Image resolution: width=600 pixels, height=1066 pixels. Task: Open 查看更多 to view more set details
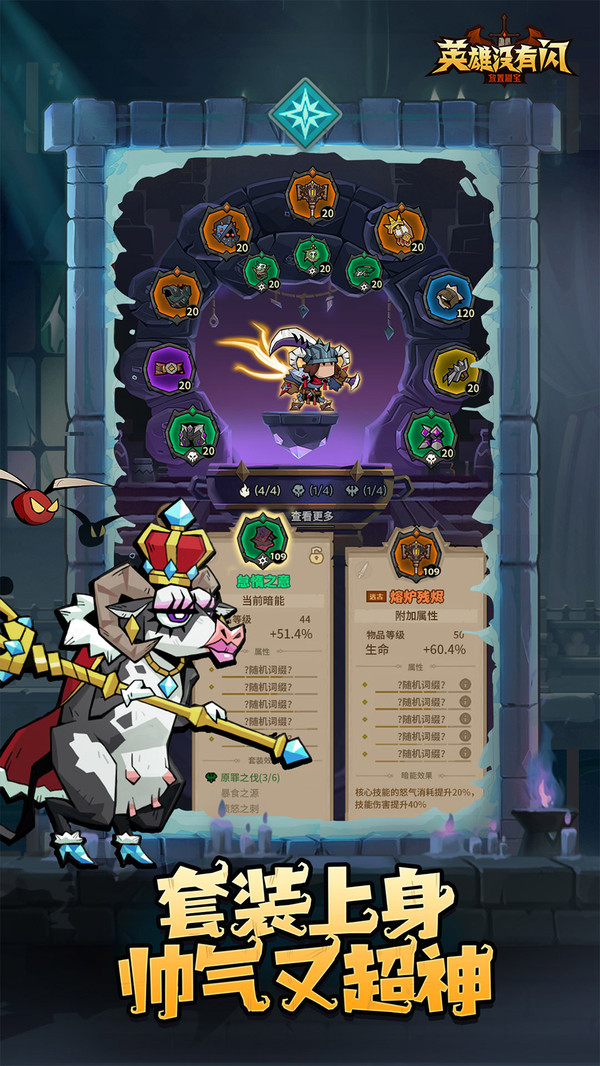point(312,516)
